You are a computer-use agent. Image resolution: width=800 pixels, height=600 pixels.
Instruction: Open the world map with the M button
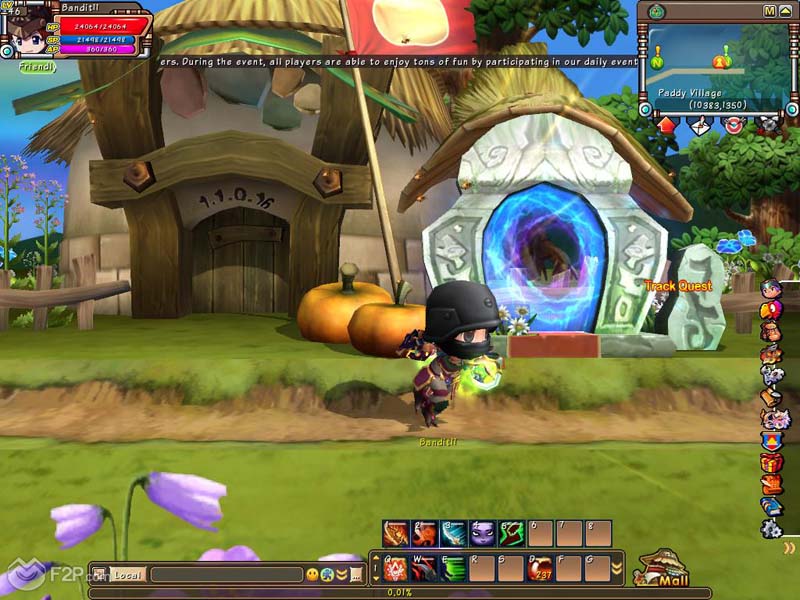point(769,11)
